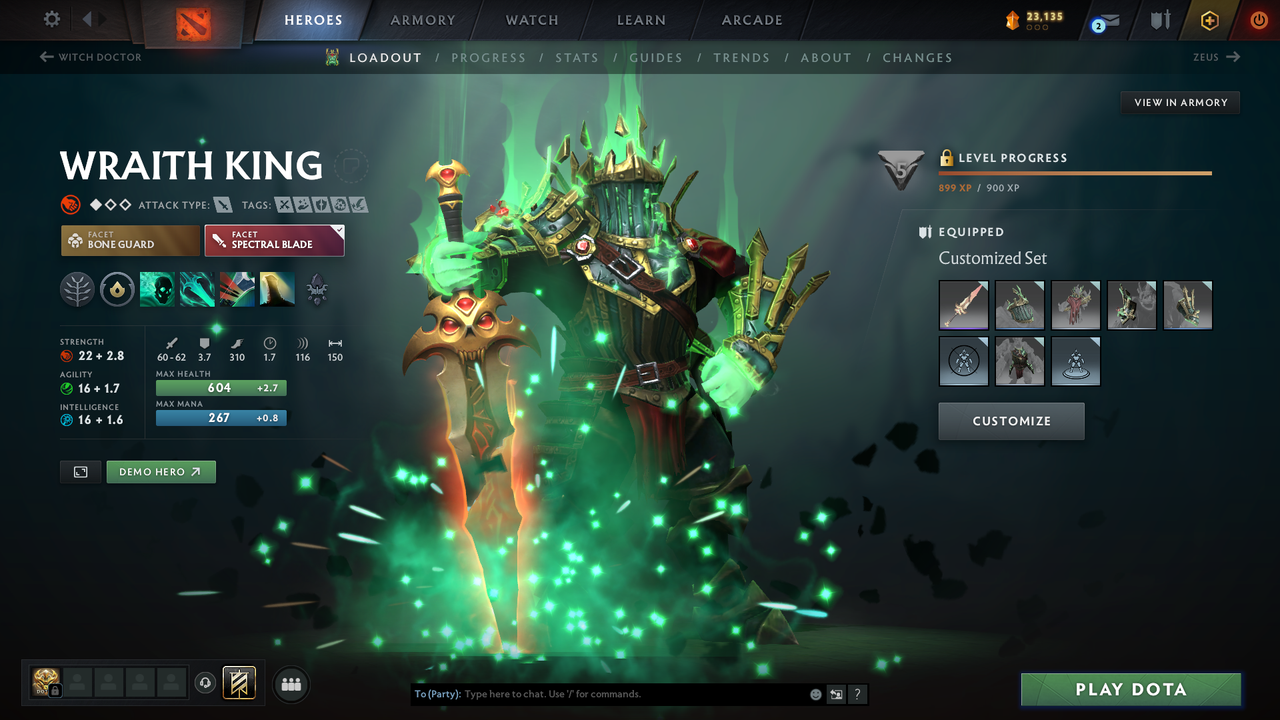The image size is (1280, 720).
Task: Switch to the WATCH tab
Action: (x=531, y=20)
